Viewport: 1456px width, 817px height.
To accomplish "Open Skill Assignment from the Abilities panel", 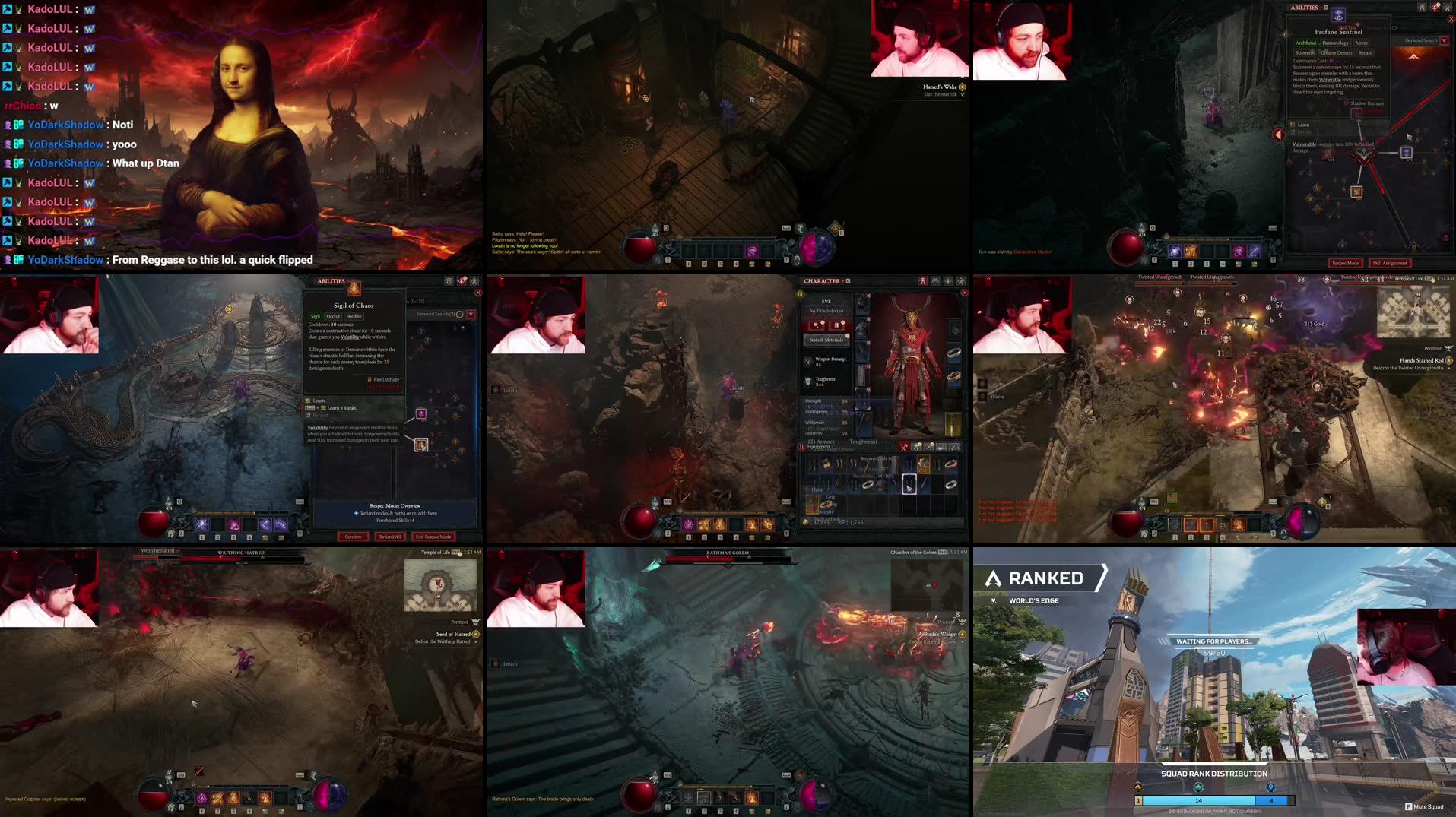I will point(1388,262).
